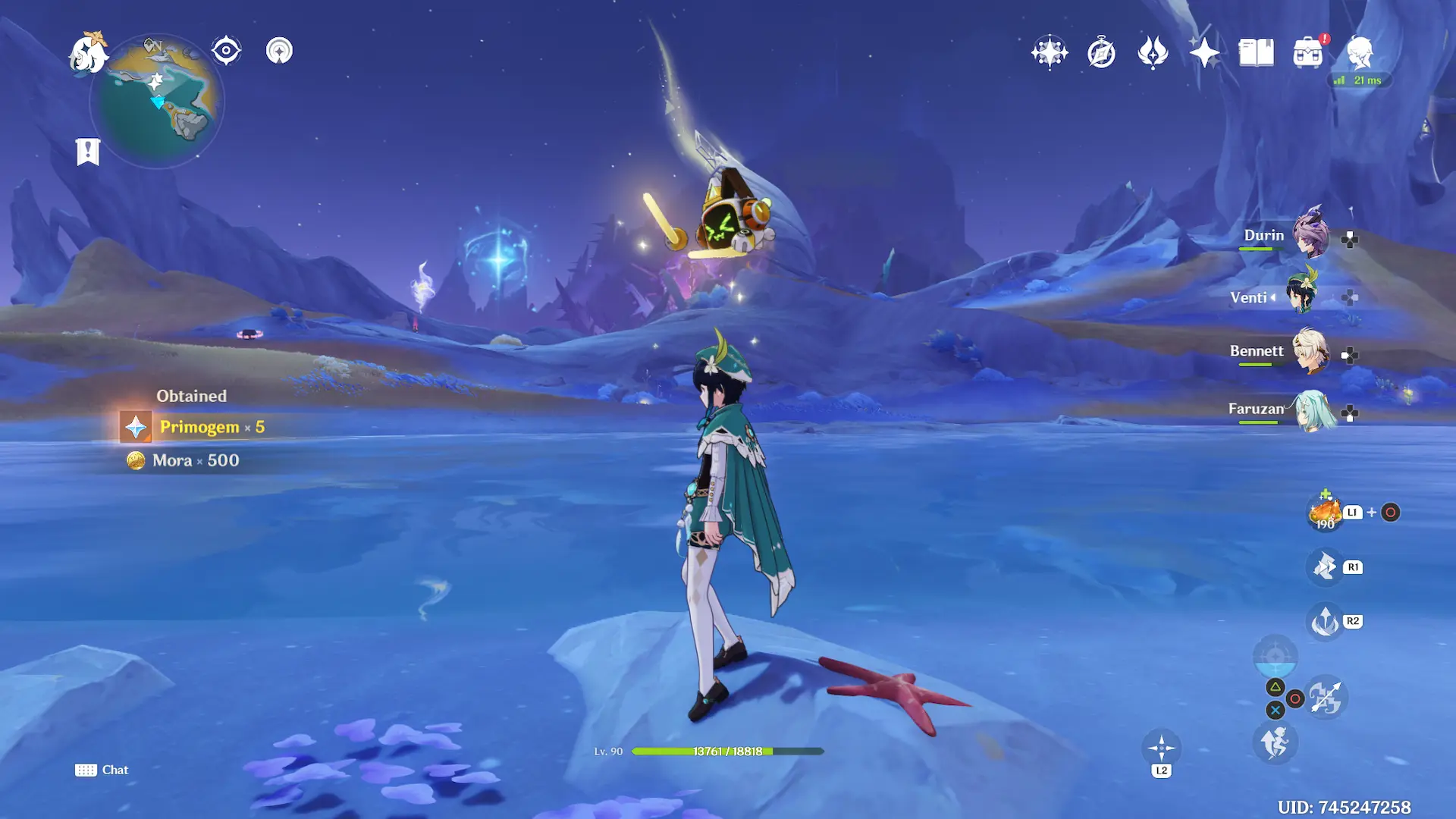
Task: Click the ring-shaped icon beside the minimap
Action: coord(279,51)
